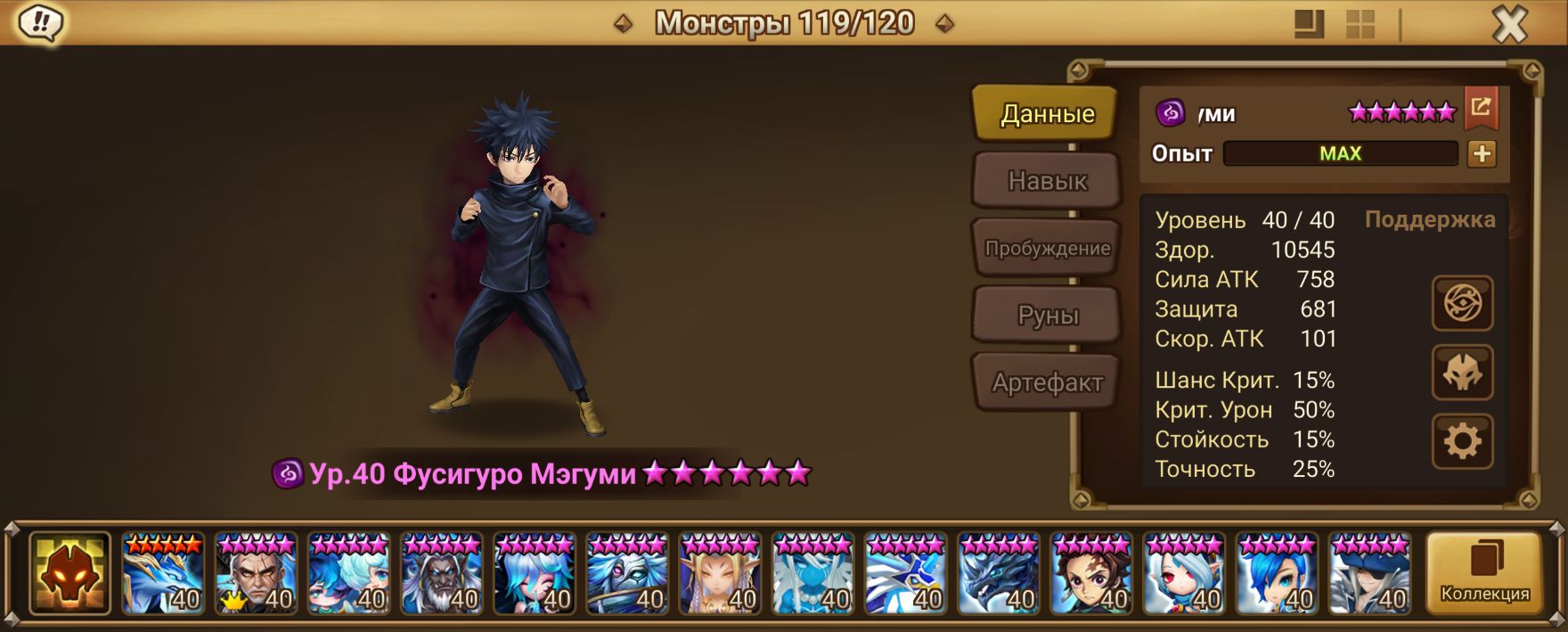The image size is (1568, 632).
Task: Switch to the Навык tab
Action: coord(1047,181)
